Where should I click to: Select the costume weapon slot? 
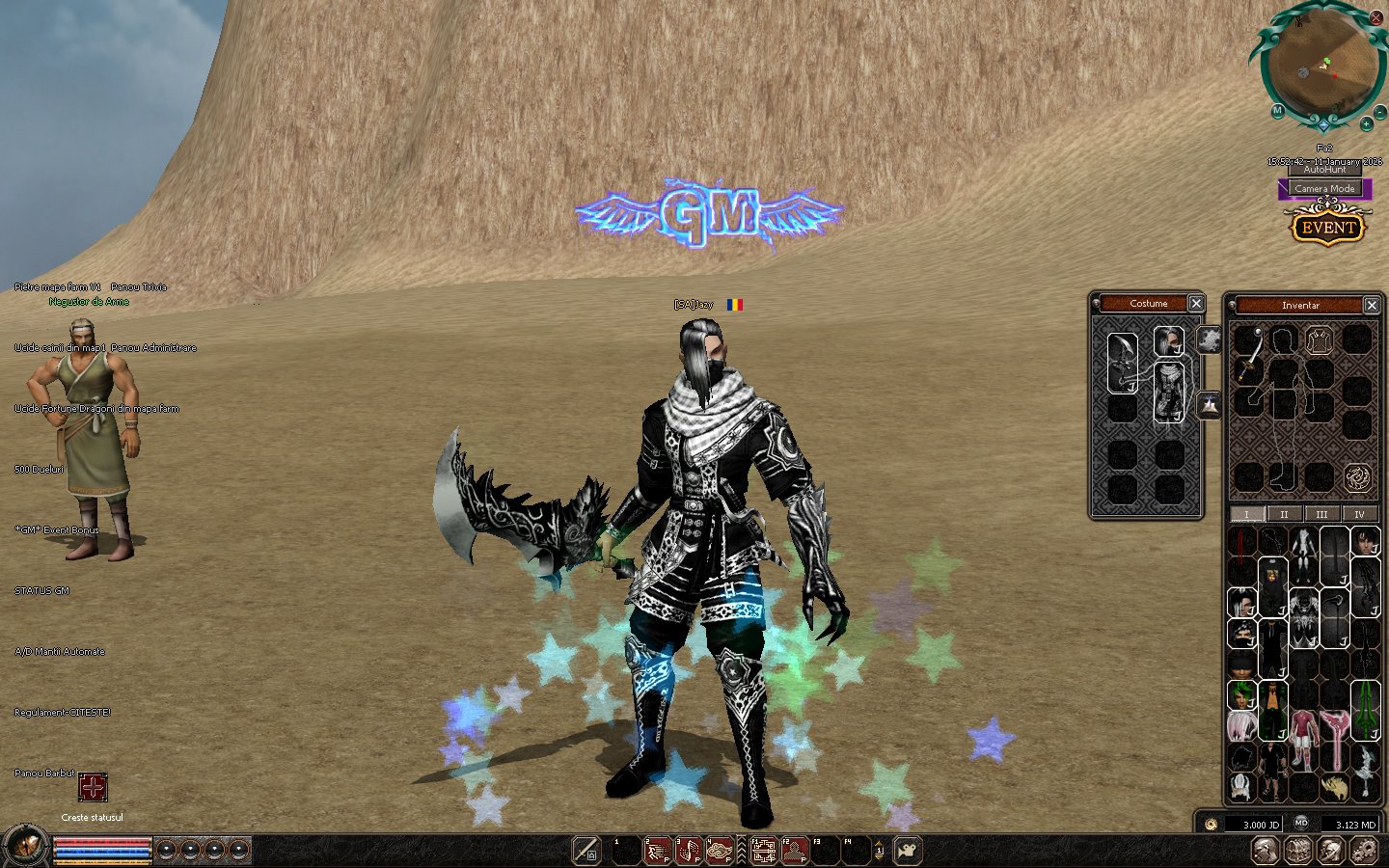click(x=1123, y=362)
